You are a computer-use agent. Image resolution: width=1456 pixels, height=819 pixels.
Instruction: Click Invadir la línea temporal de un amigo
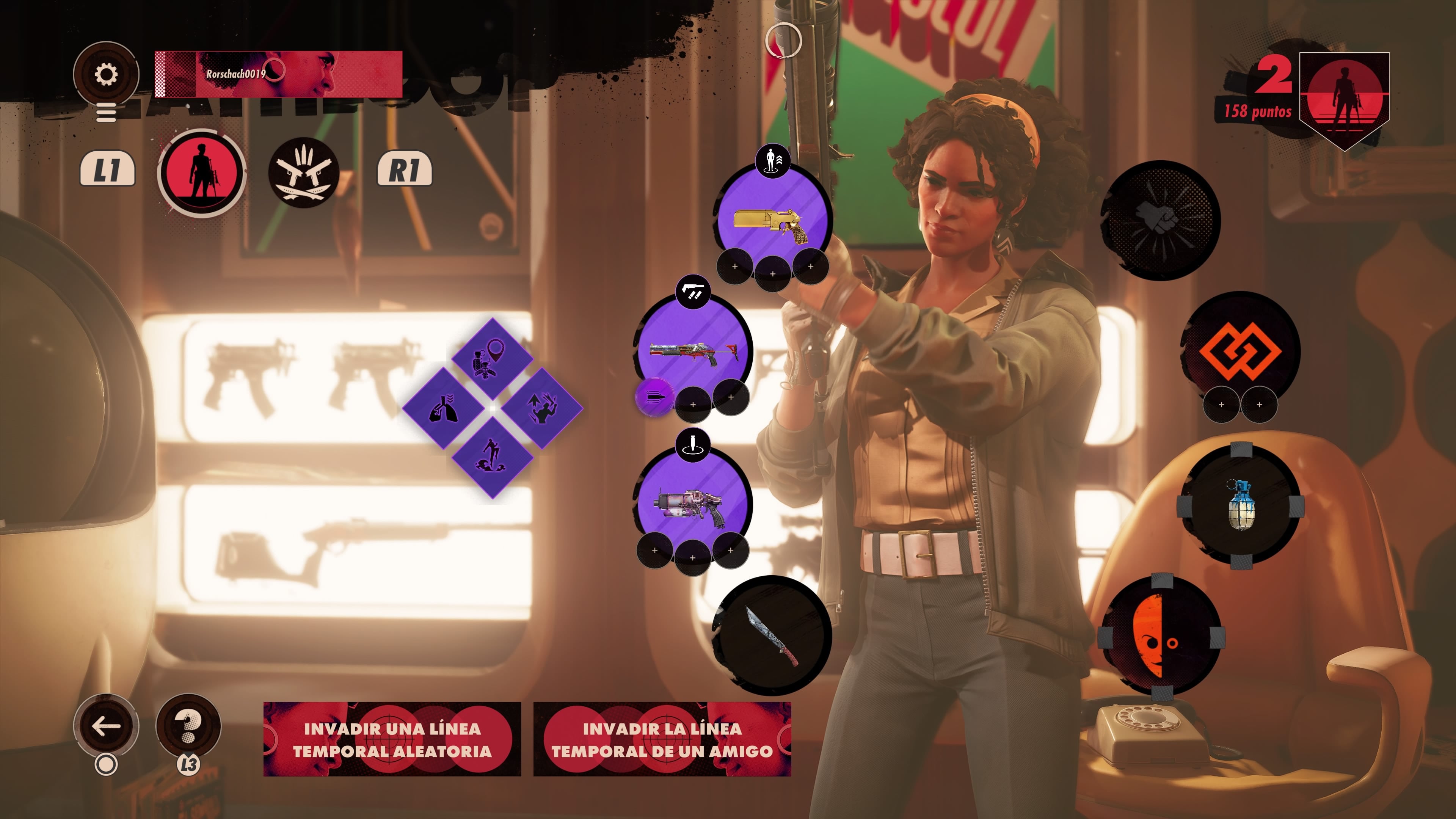(x=662, y=739)
